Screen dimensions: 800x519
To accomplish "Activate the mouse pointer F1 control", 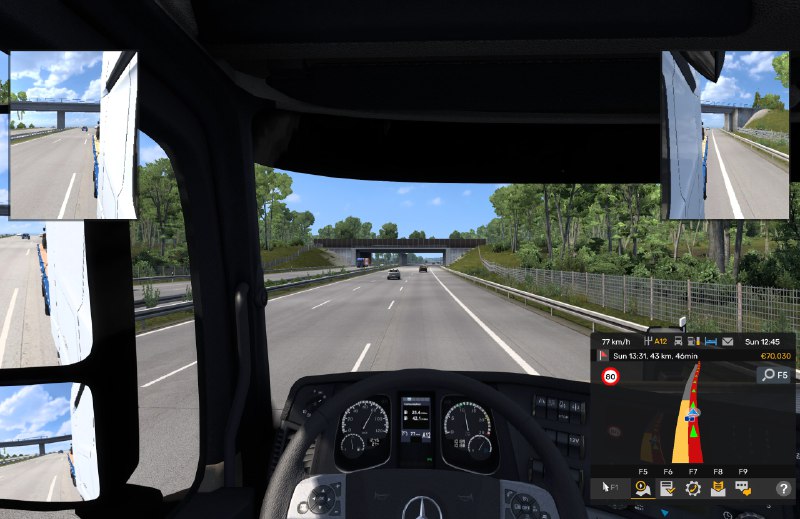I will click(x=607, y=489).
